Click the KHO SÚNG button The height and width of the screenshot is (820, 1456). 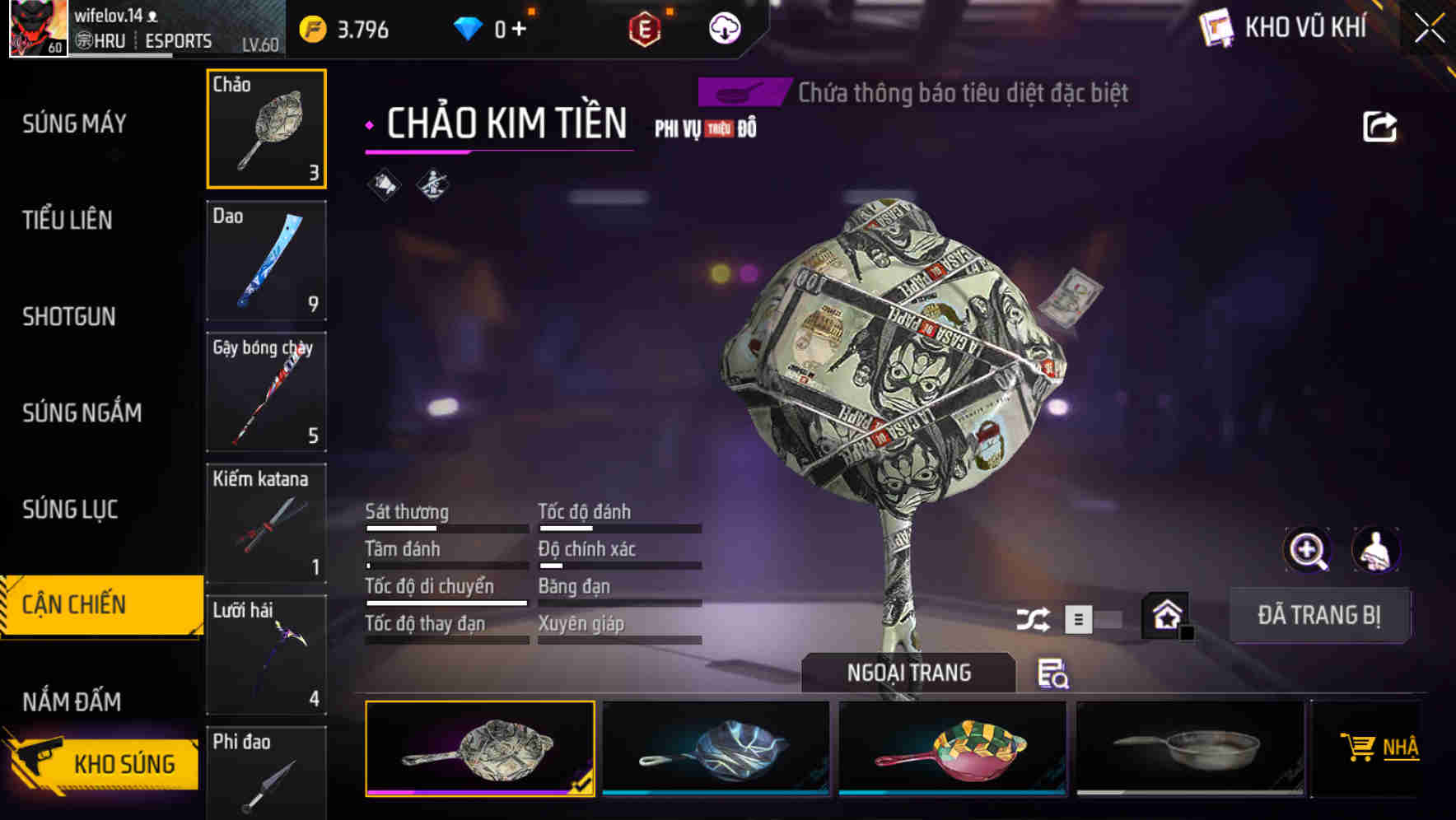[x=103, y=763]
